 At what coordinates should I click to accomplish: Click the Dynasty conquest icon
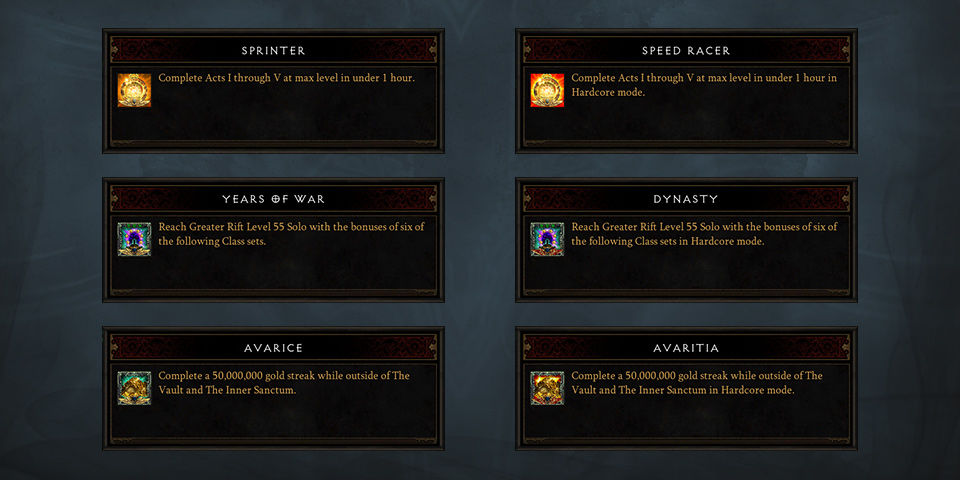[547, 239]
